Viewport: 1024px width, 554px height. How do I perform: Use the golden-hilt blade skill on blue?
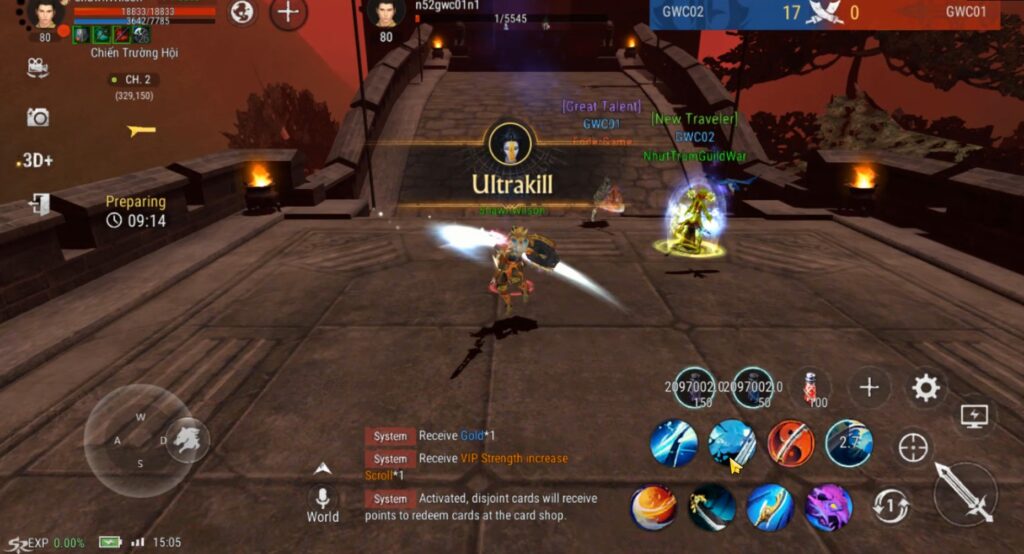tap(770, 507)
